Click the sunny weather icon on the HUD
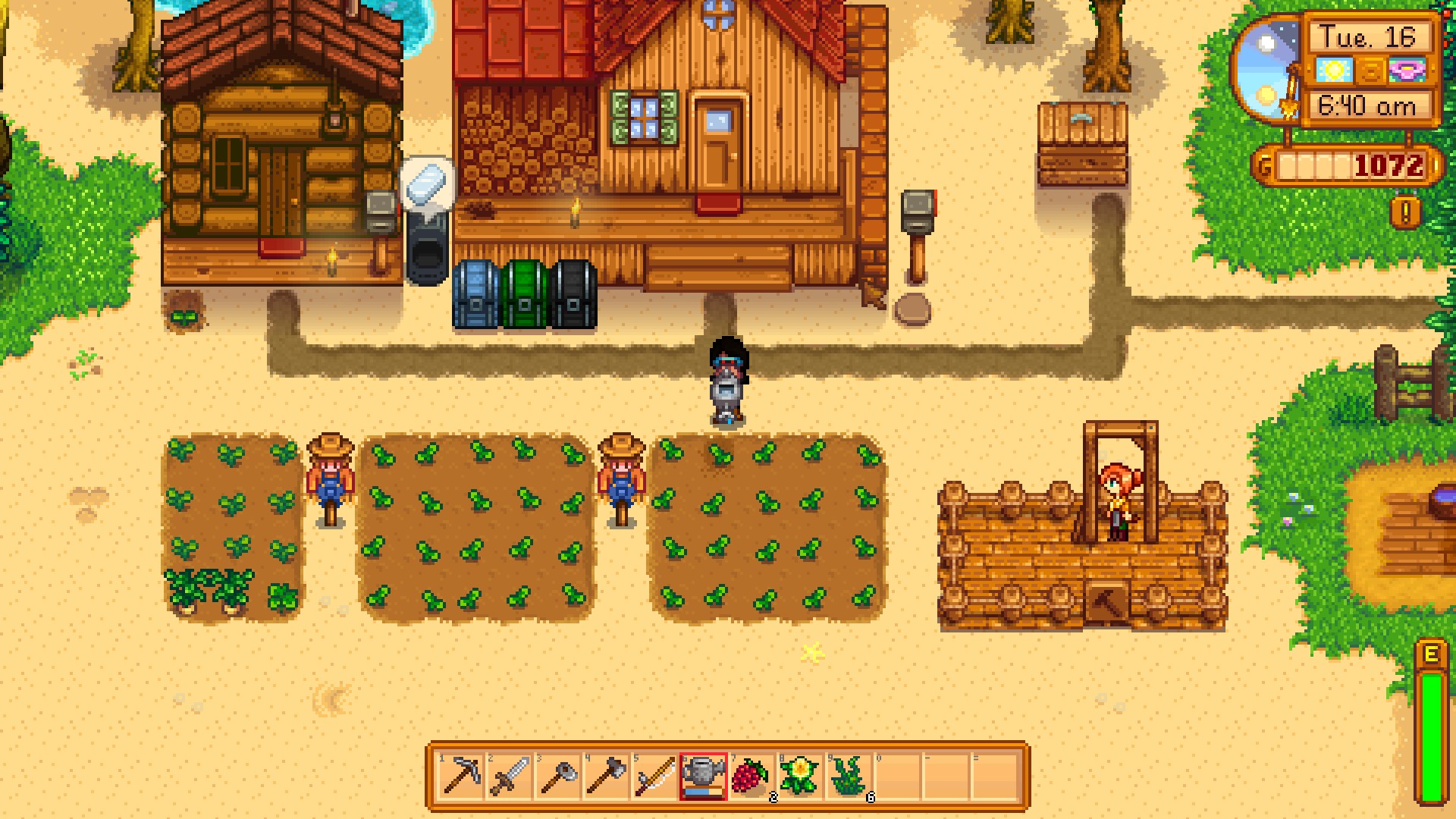1456x819 pixels. [1333, 69]
